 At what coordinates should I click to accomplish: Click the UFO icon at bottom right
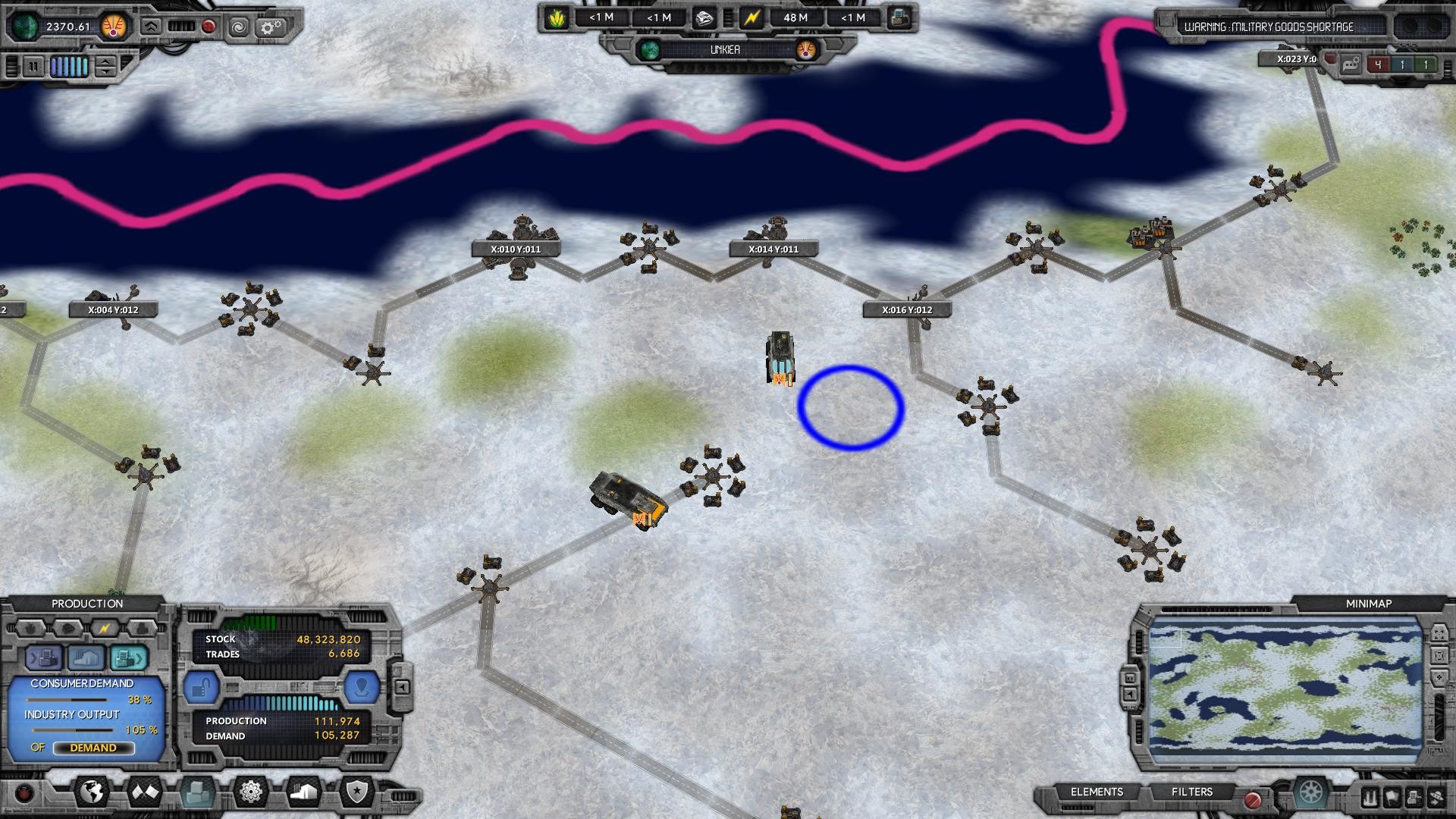pos(1439,798)
